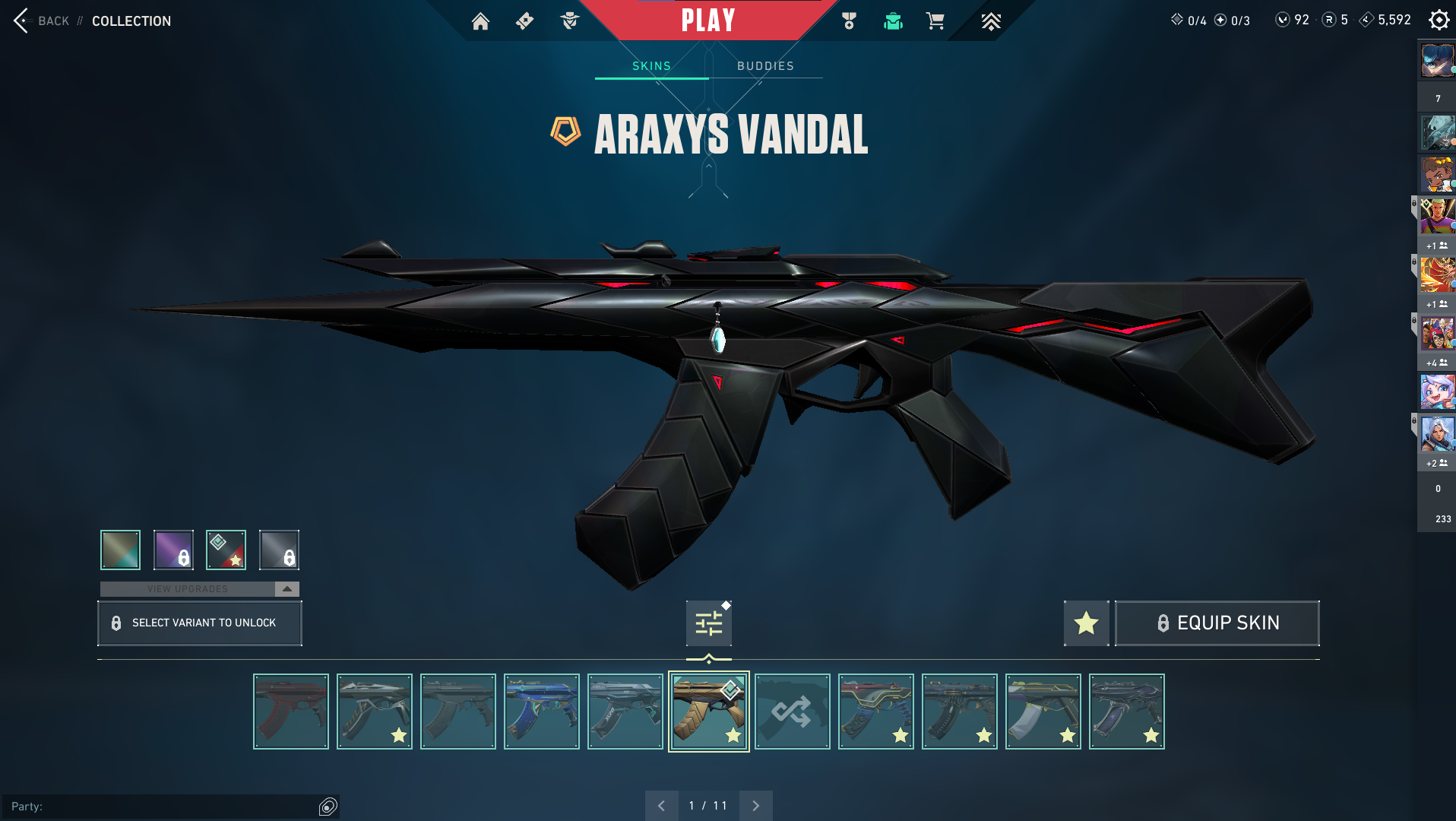Choose the green-gray default variant swatch
The width and height of the screenshot is (1456, 821).
tap(120, 550)
